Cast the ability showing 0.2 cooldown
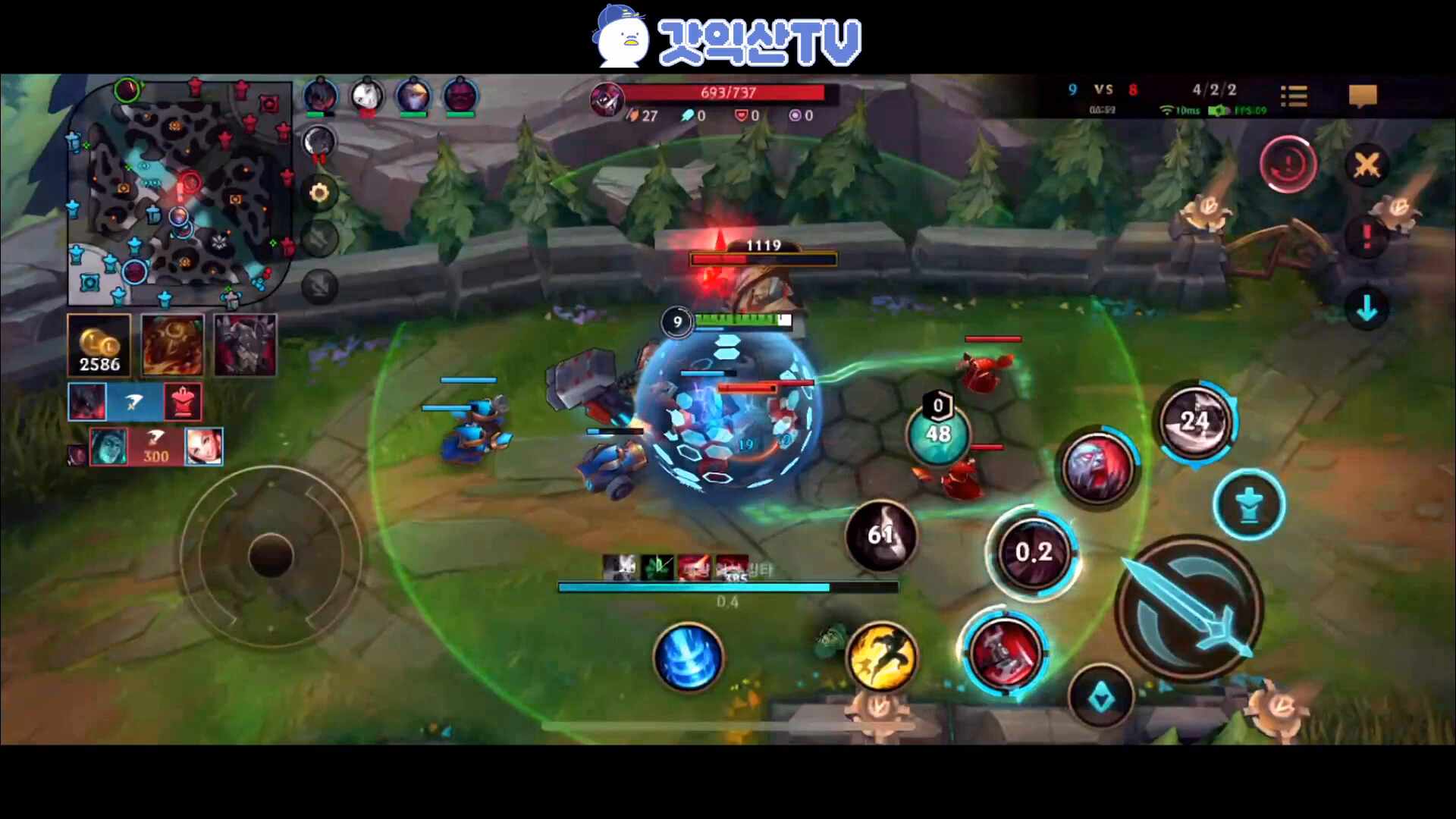Image resolution: width=1456 pixels, height=819 pixels. click(x=1034, y=552)
